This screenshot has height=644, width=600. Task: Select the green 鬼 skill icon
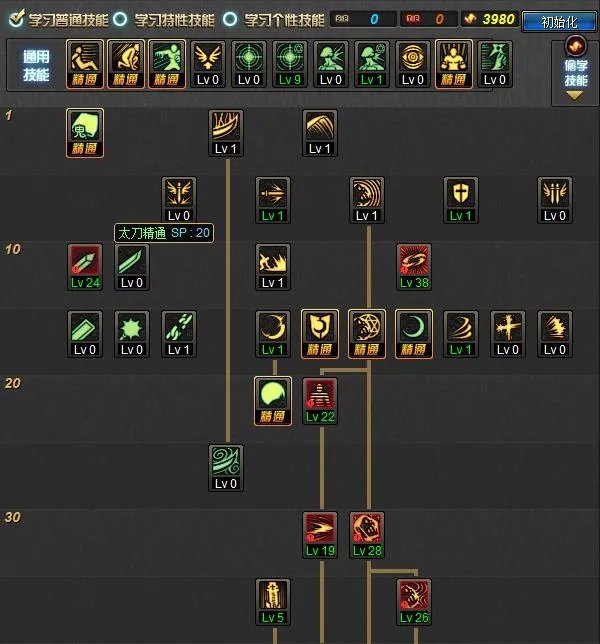[x=84, y=127]
